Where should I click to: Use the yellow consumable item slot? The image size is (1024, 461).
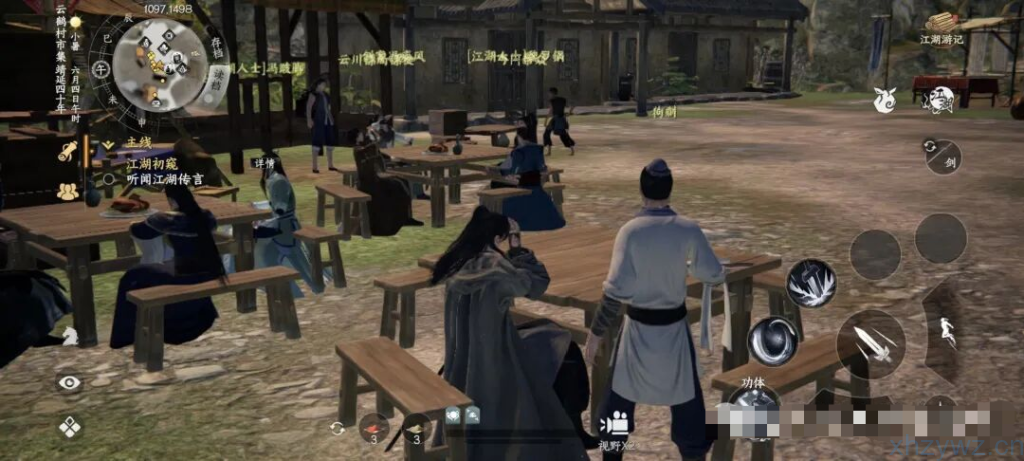[x=416, y=428]
